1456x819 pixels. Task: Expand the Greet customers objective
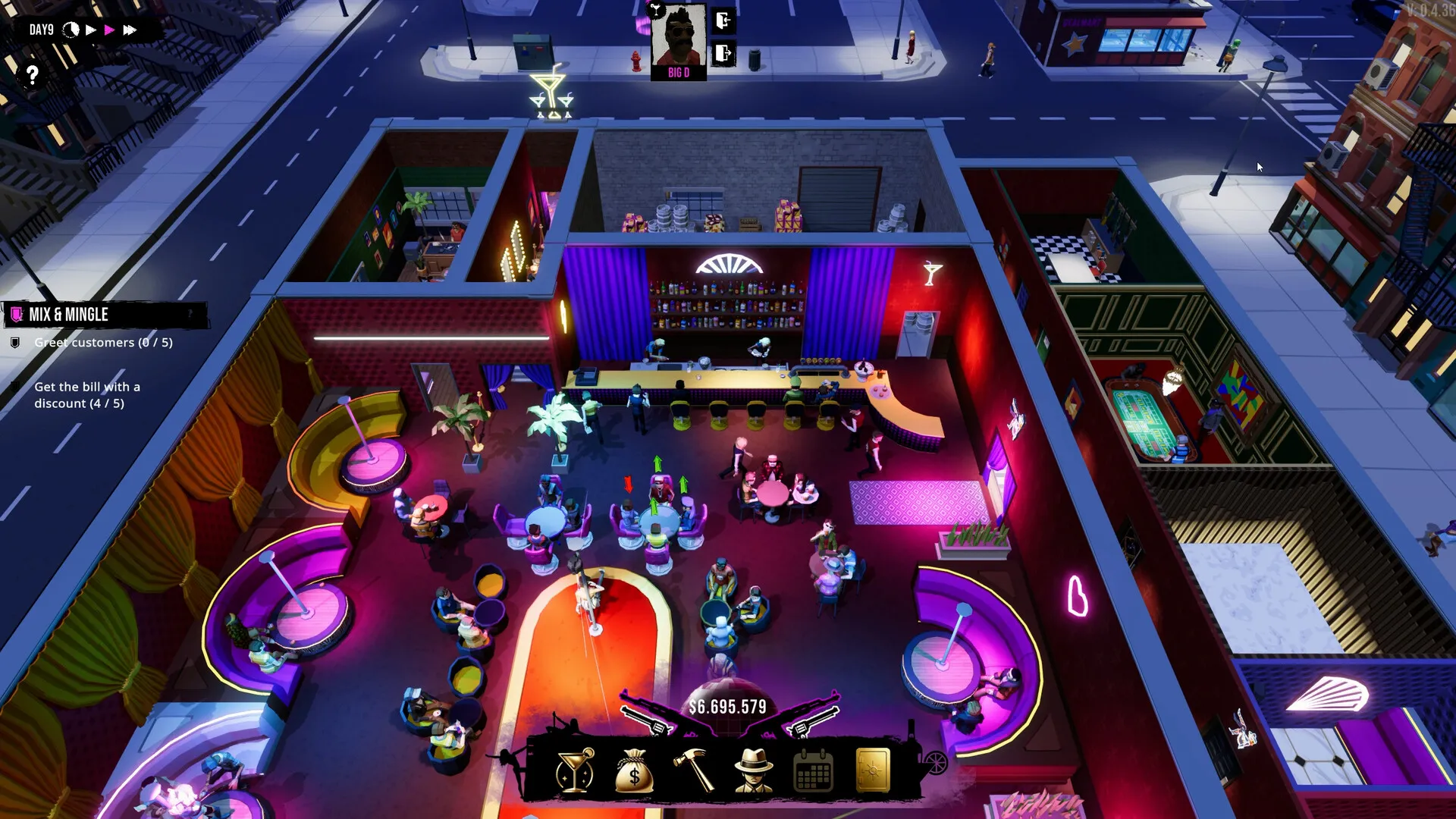pos(103,342)
